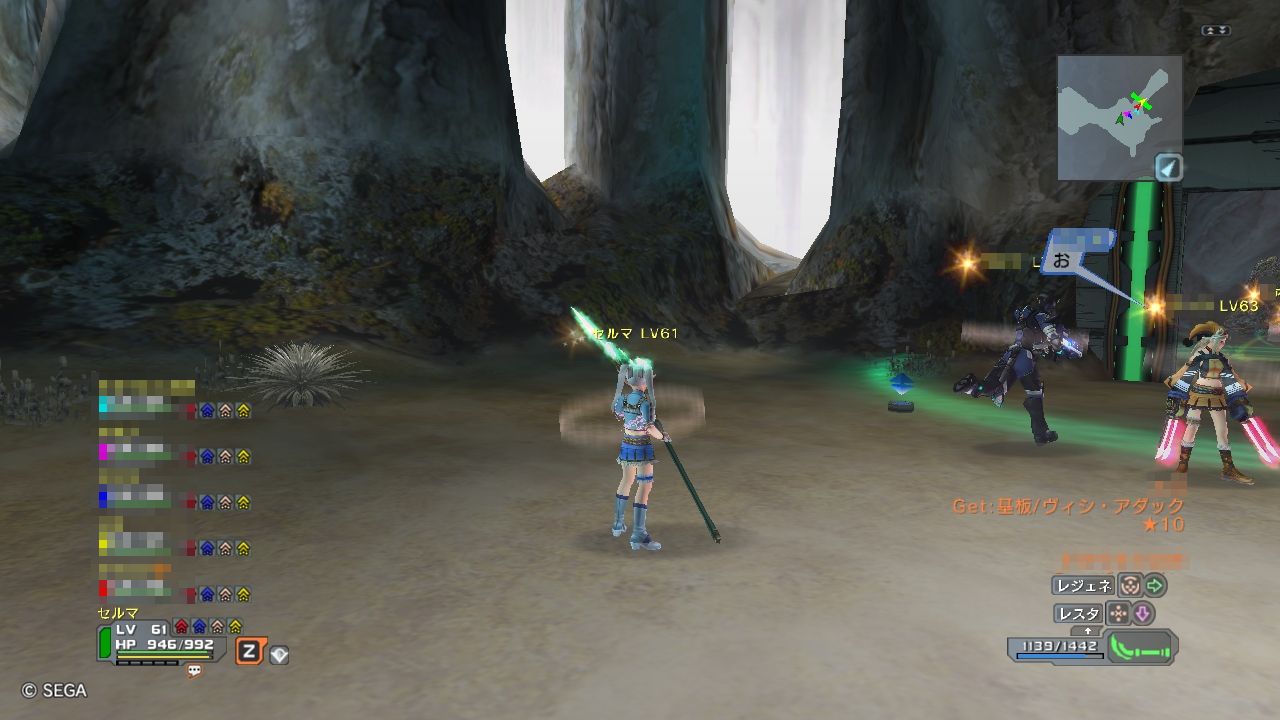This screenshot has height=720, width=1280.
Task: Activate the レスタ healing technique
Action: 1078,614
